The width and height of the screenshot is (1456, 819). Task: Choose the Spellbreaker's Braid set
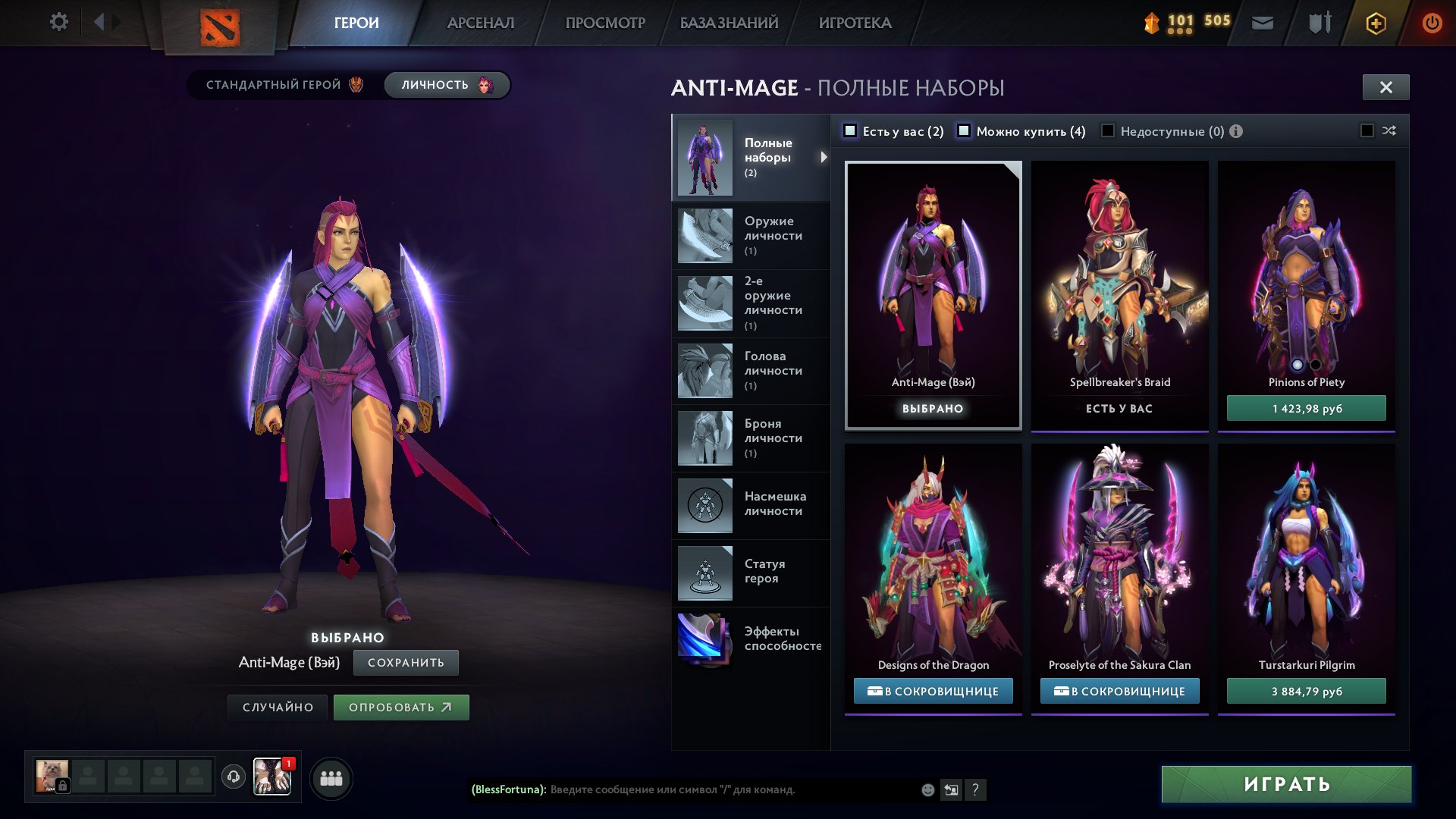(x=1119, y=296)
